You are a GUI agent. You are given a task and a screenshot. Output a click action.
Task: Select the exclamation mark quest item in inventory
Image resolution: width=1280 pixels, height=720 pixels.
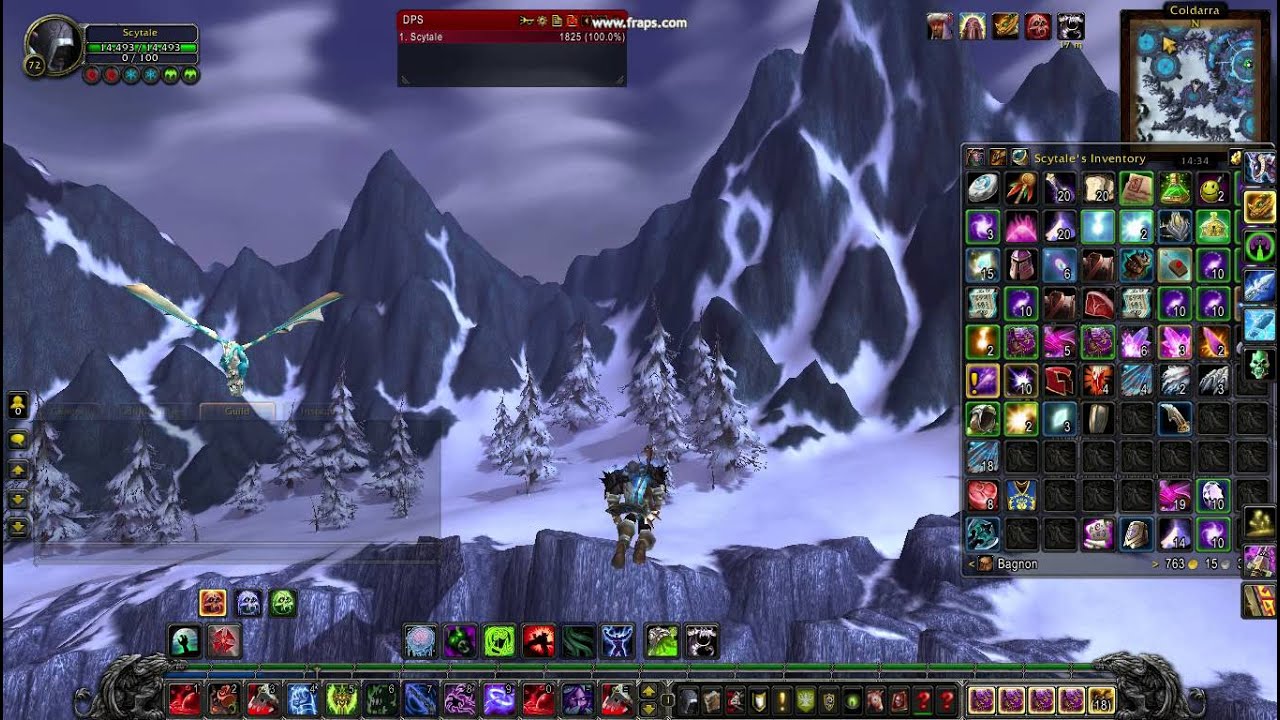coord(983,380)
